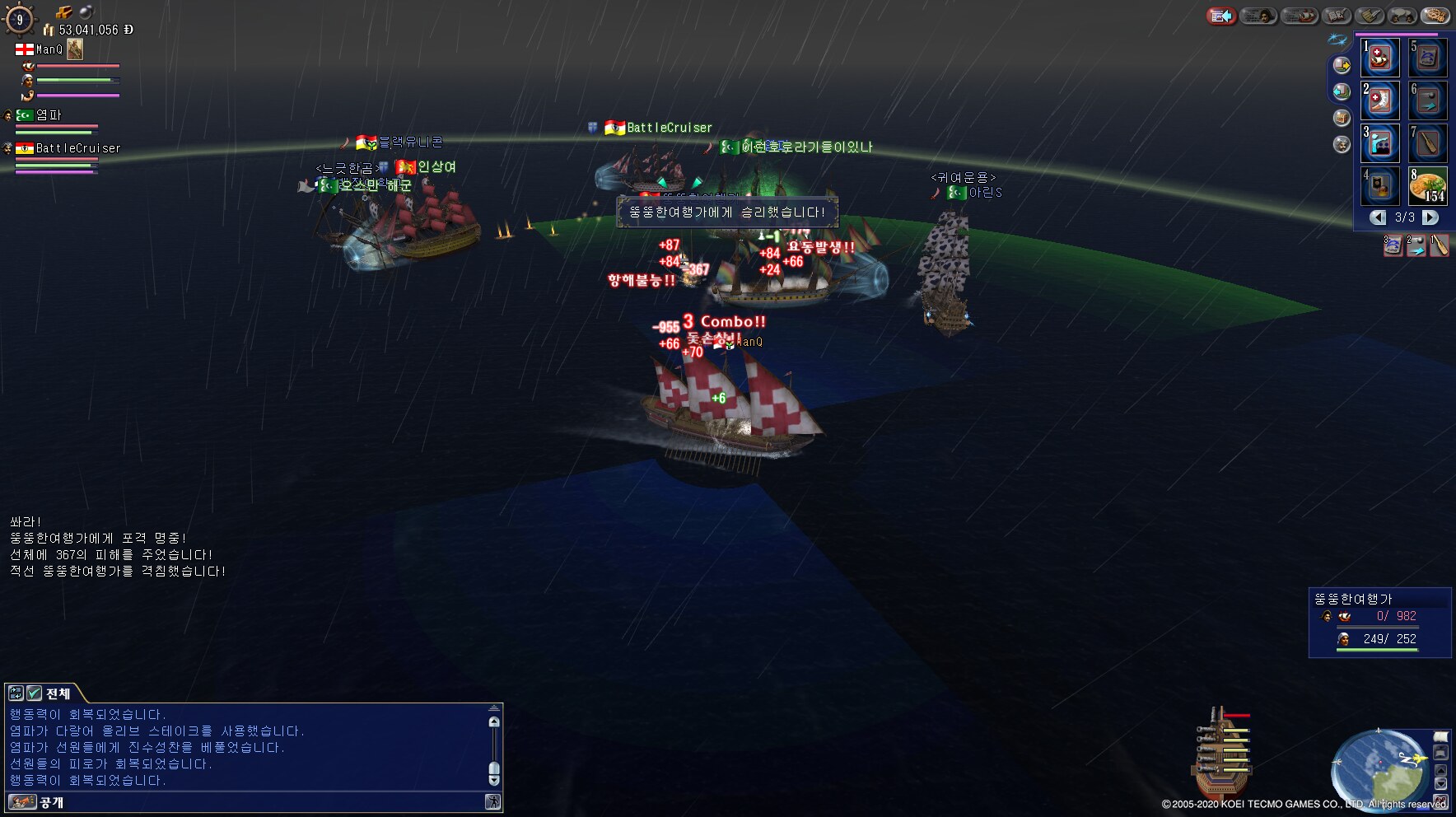This screenshot has height=817, width=1456.
Task: Click the 공개 chat channel megaphone button
Action: pos(22,801)
